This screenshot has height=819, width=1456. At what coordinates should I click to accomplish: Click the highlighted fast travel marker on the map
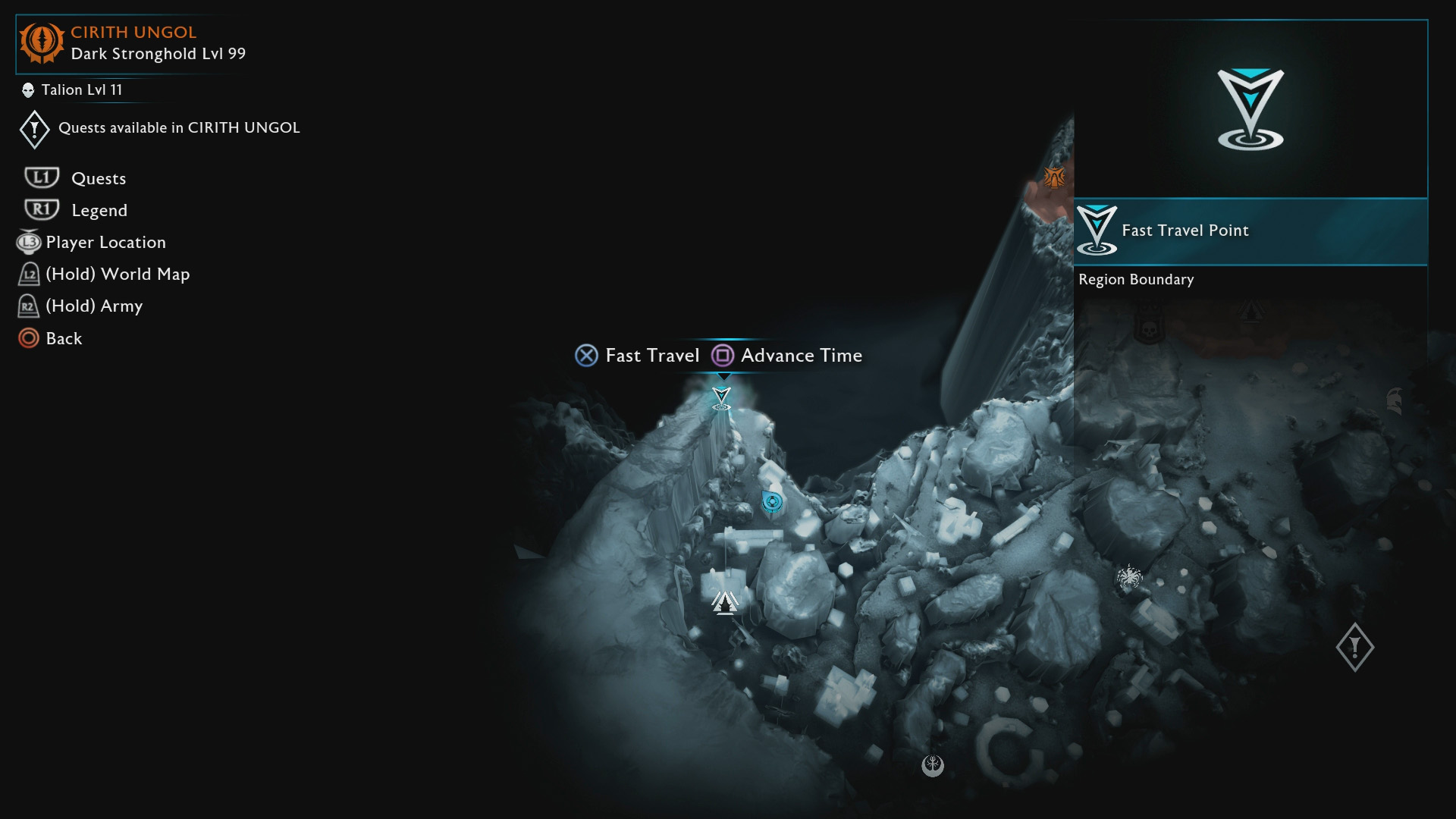[x=721, y=397]
